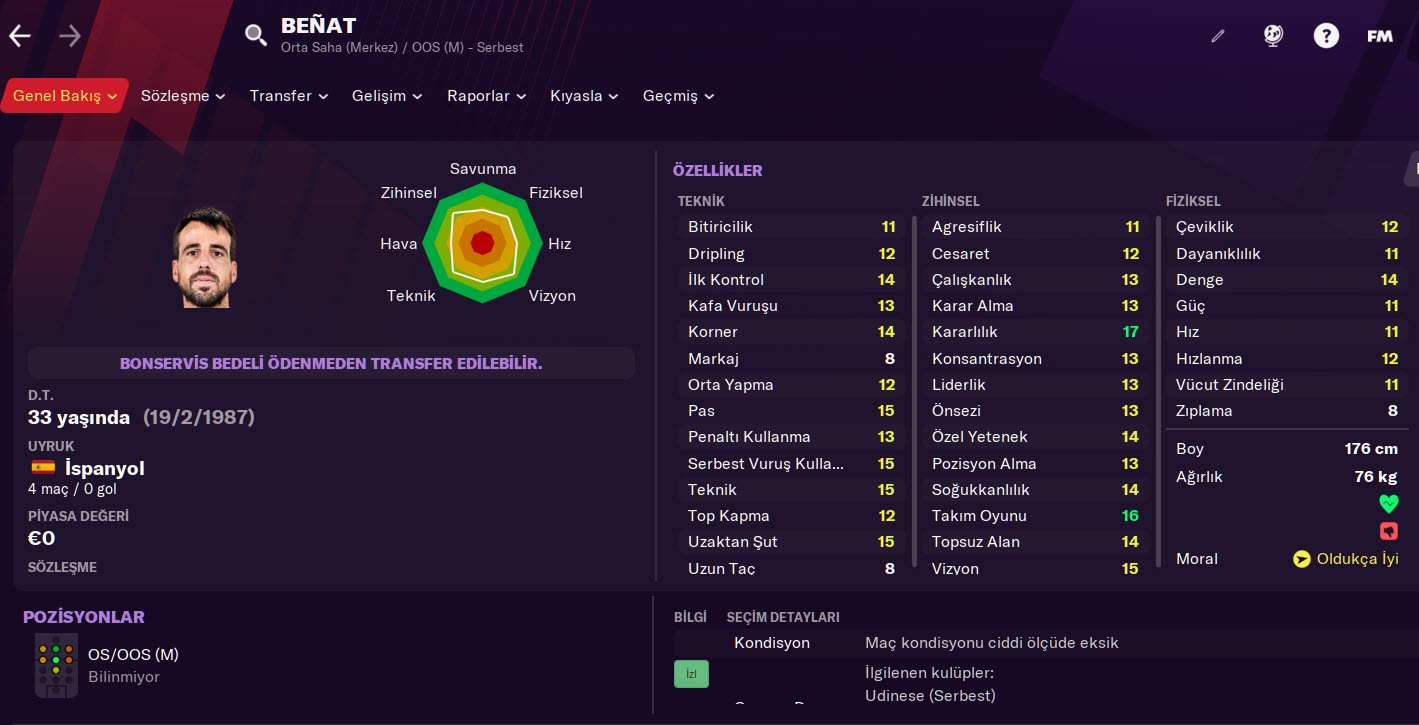Open the globe world icon
Screen dimensions: 1419x725
point(1272,36)
